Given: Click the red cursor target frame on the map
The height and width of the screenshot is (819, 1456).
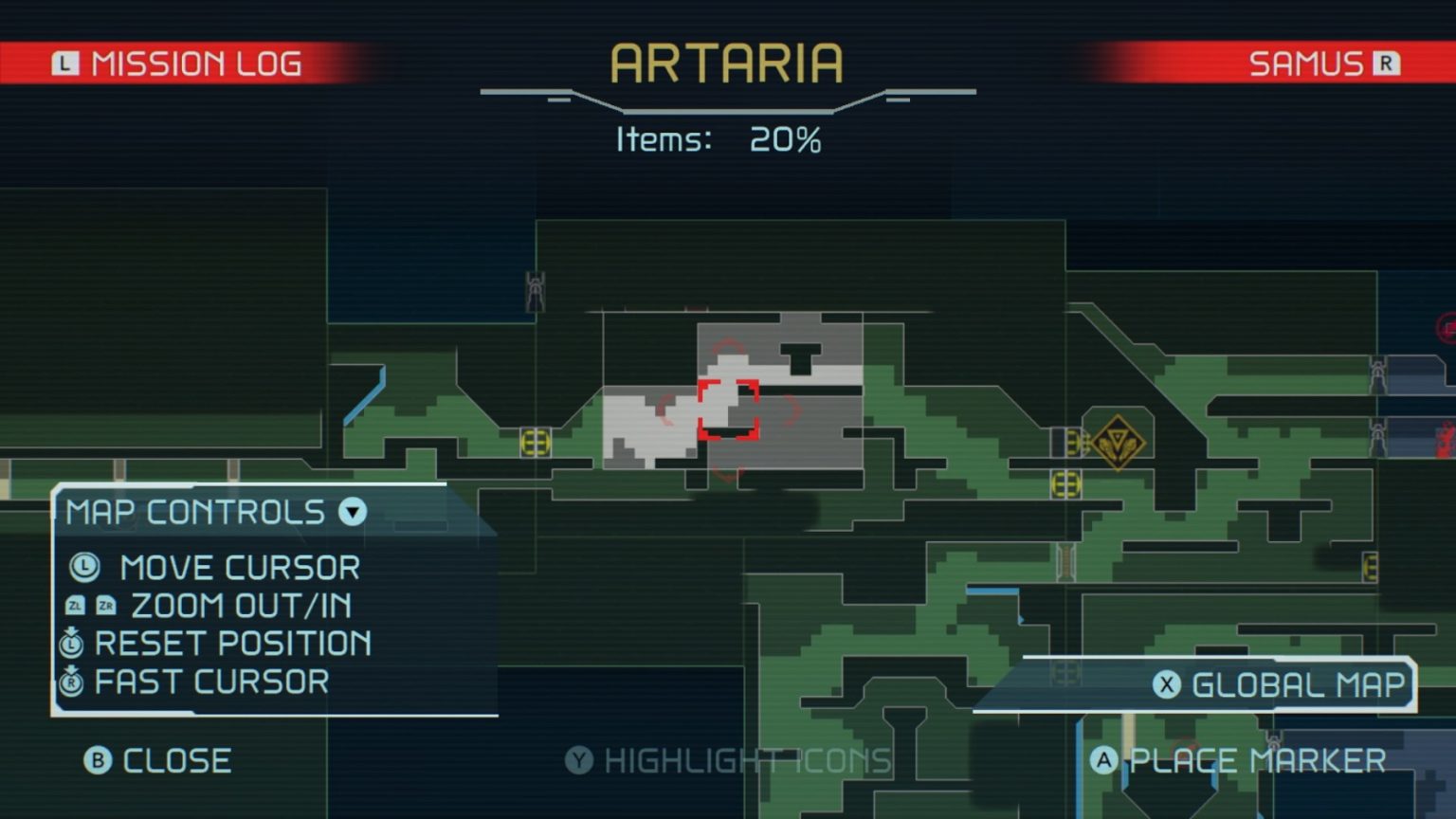Looking at the screenshot, I should [x=728, y=410].
